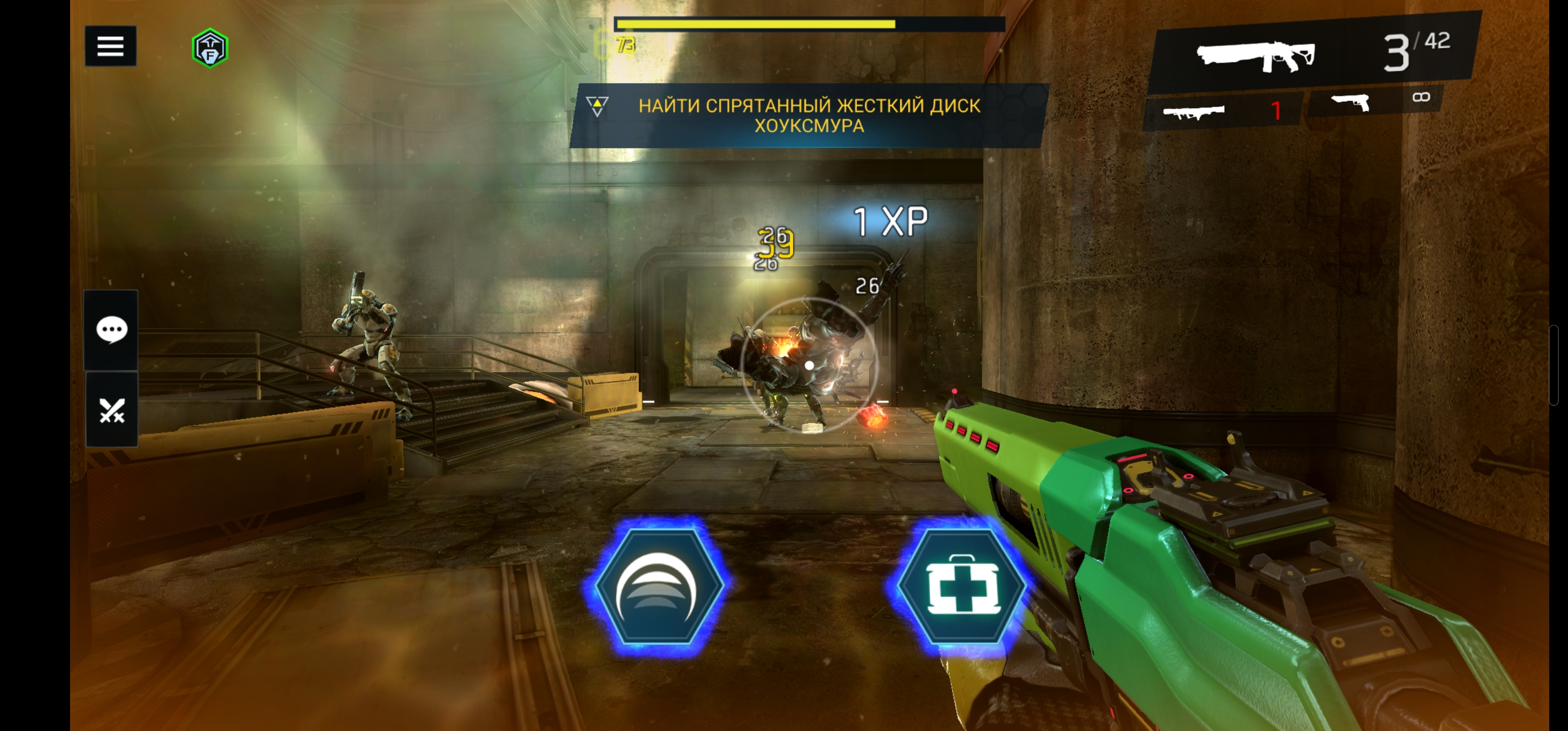This screenshot has width=1568, height=731.
Task: Open the hamburger pause menu
Action: point(110,46)
